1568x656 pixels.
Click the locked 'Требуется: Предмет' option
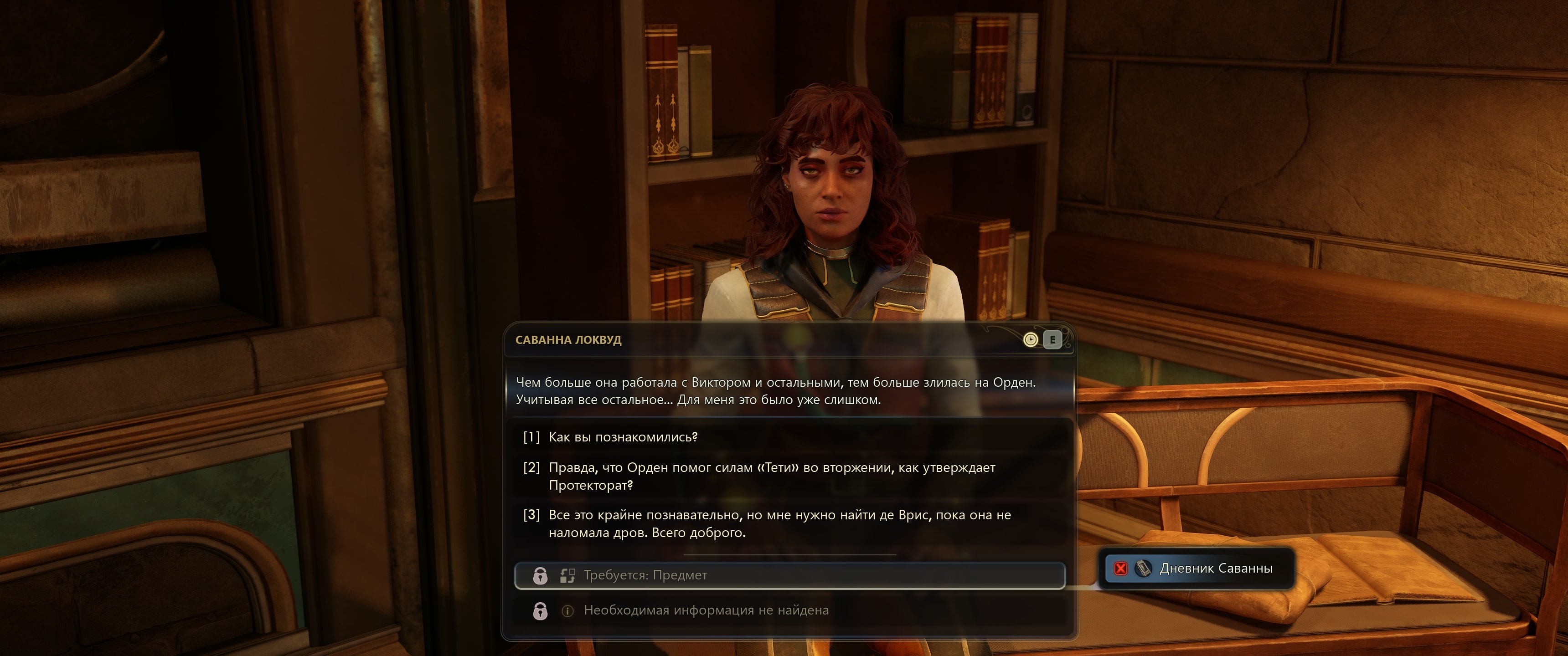(x=789, y=575)
